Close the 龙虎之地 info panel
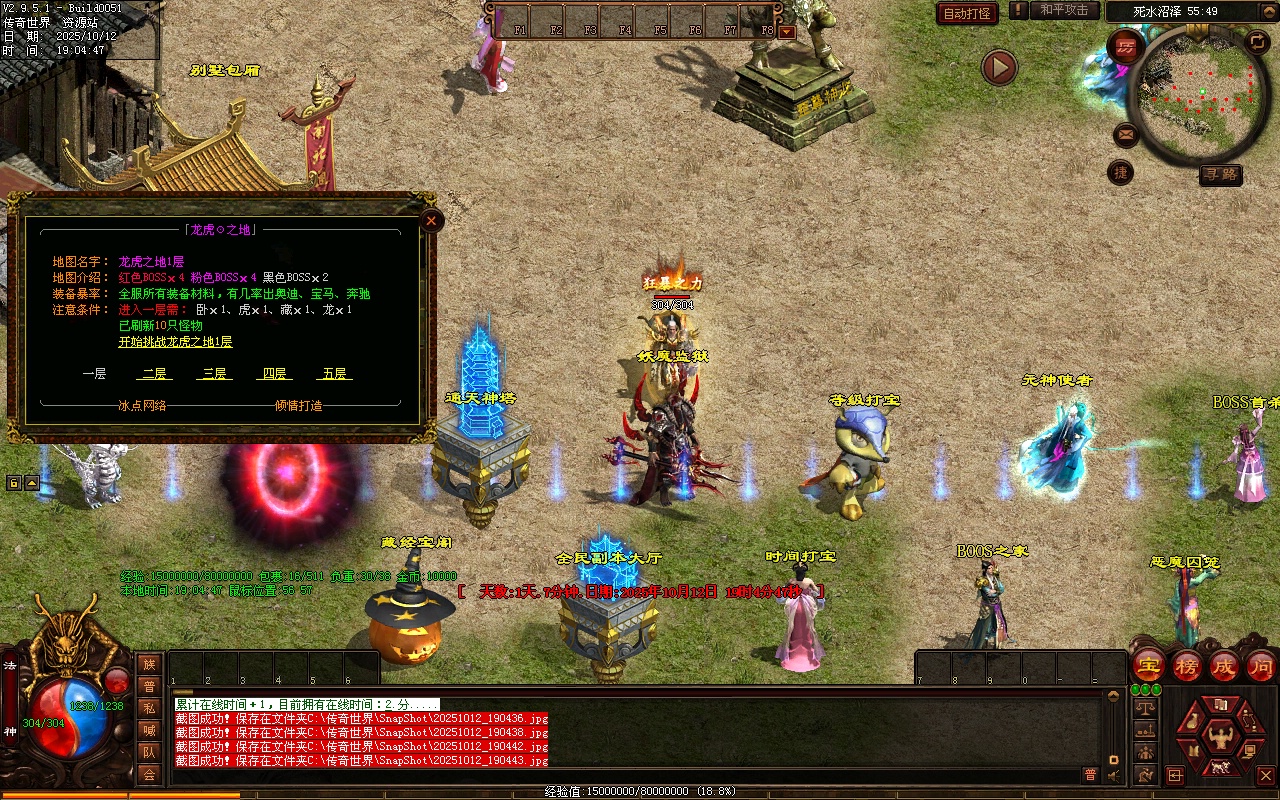Image resolution: width=1280 pixels, height=800 pixels. click(431, 220)
